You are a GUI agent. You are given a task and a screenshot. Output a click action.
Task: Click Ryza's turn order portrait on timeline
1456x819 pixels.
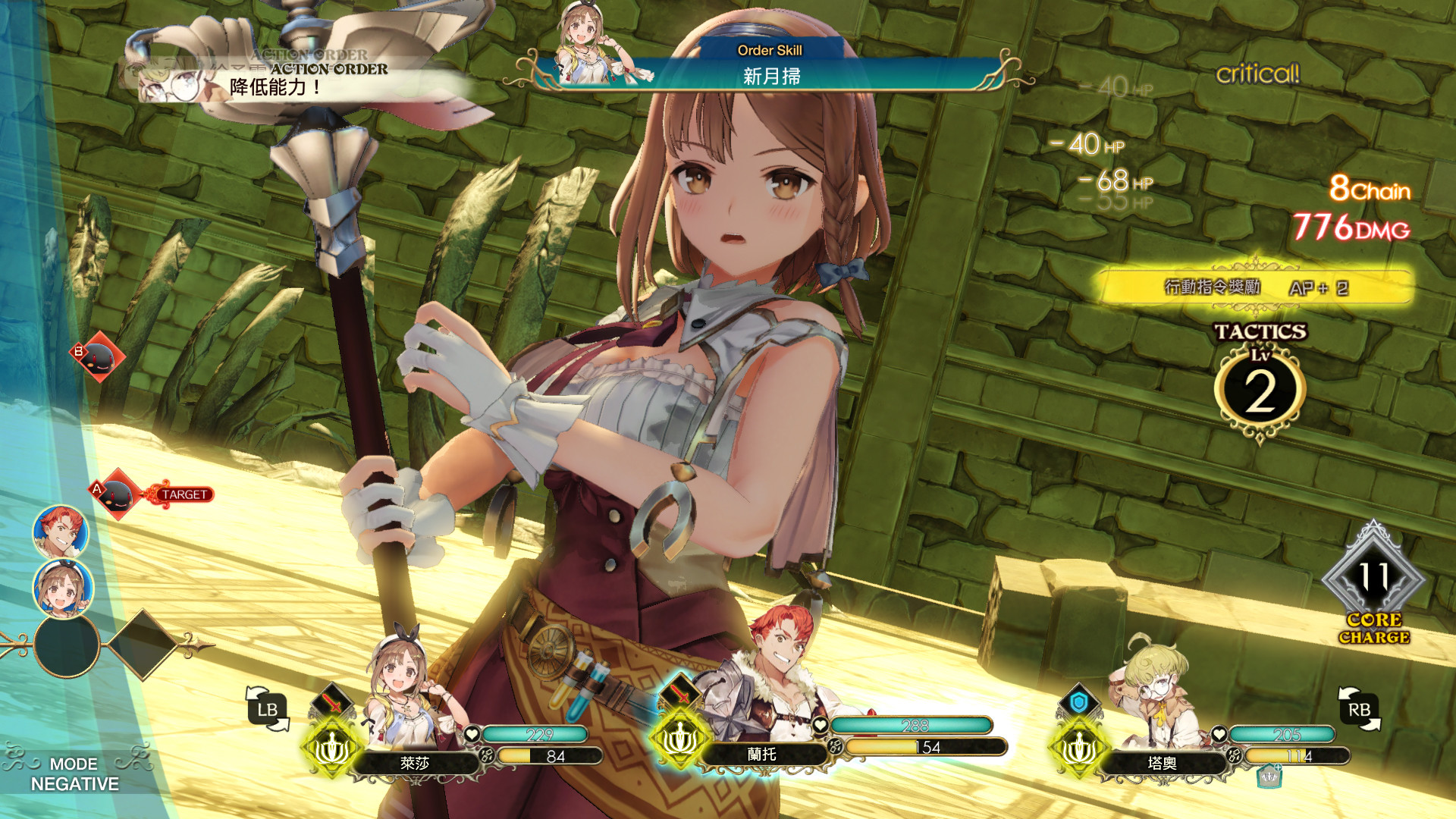tap(63, 588)
